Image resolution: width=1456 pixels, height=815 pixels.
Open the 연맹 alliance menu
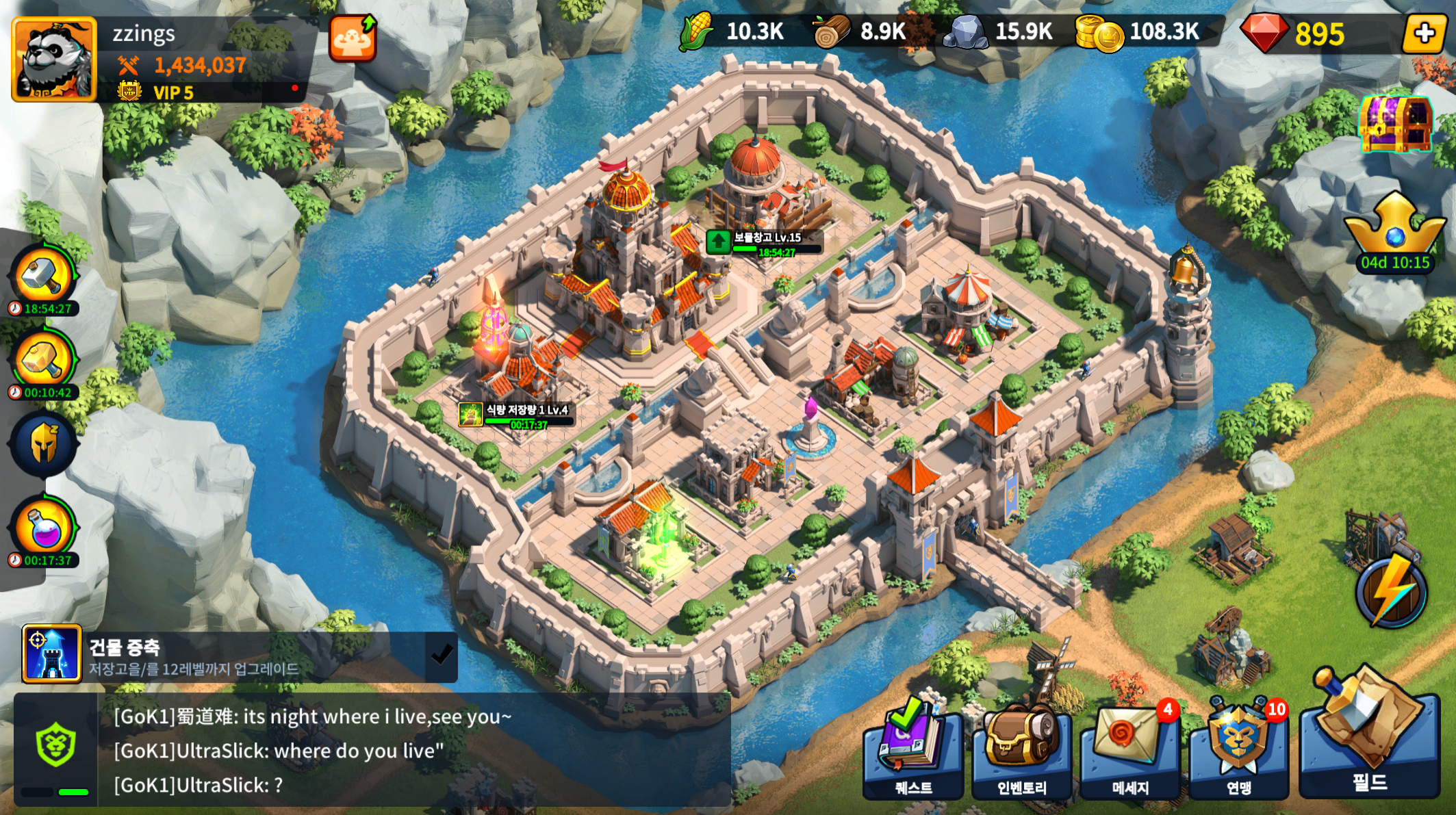(1239, 753)
